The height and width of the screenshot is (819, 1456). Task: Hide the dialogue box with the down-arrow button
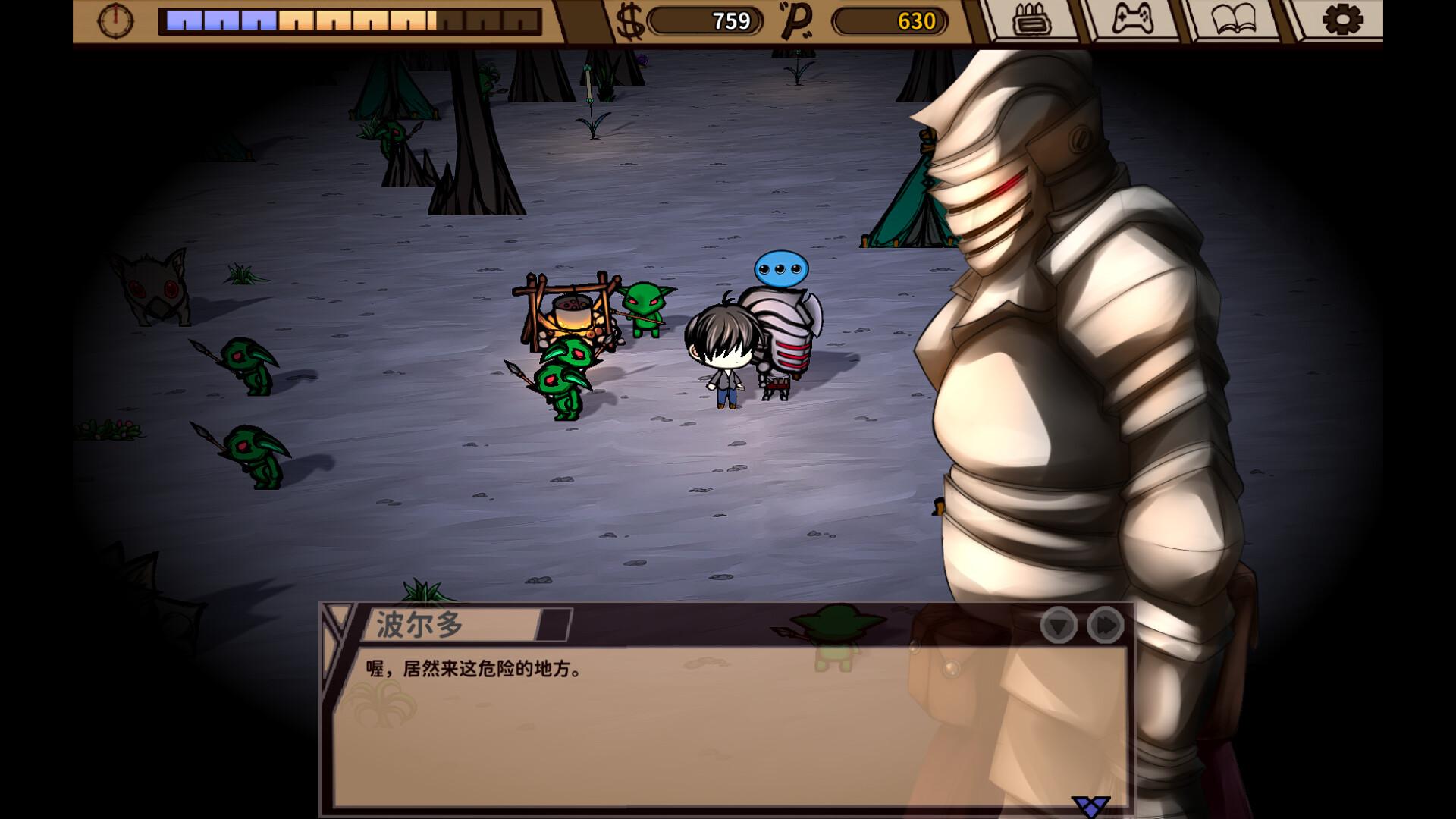pos(1058,626)
